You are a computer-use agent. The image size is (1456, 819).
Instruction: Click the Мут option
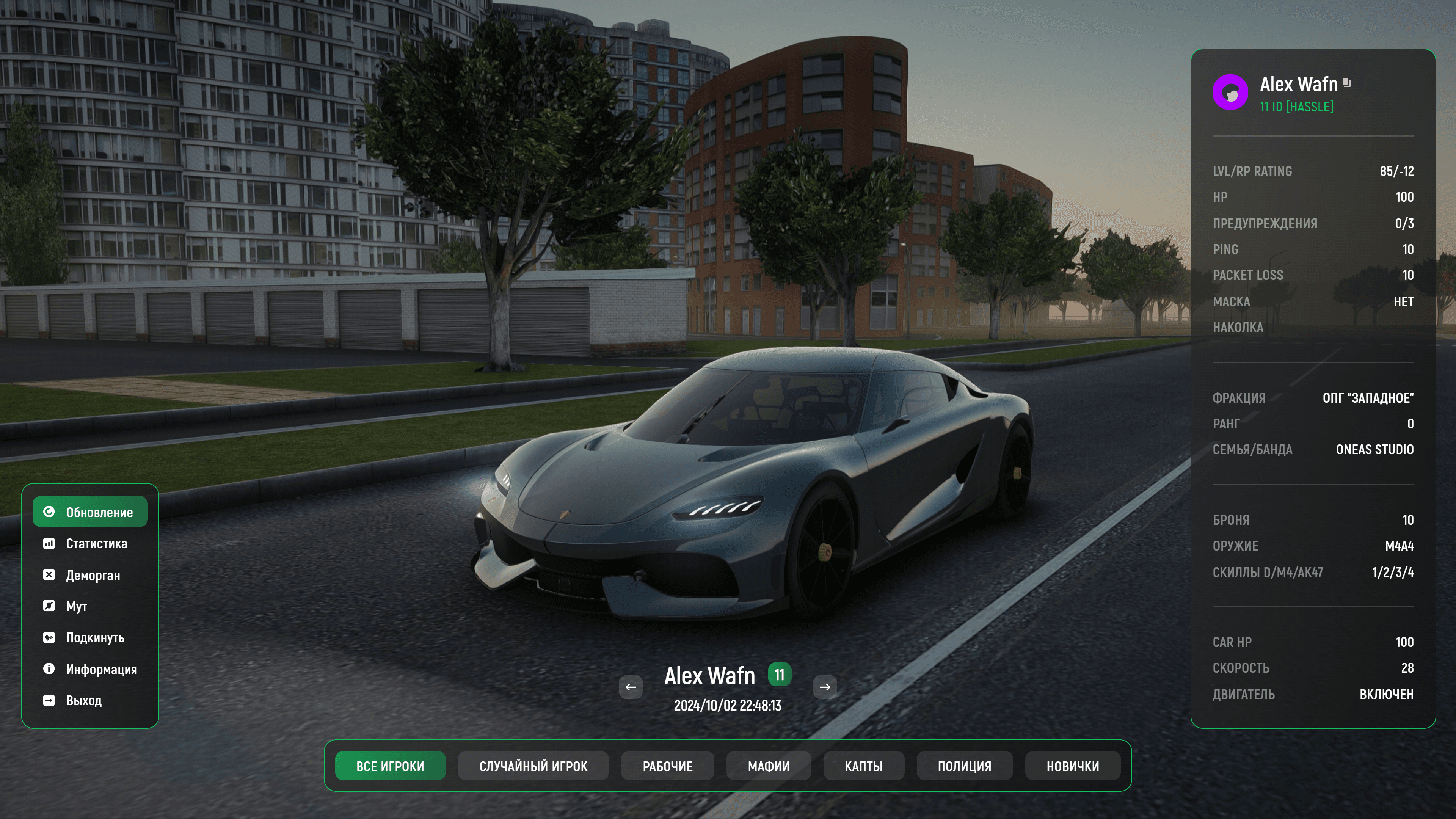90,606
